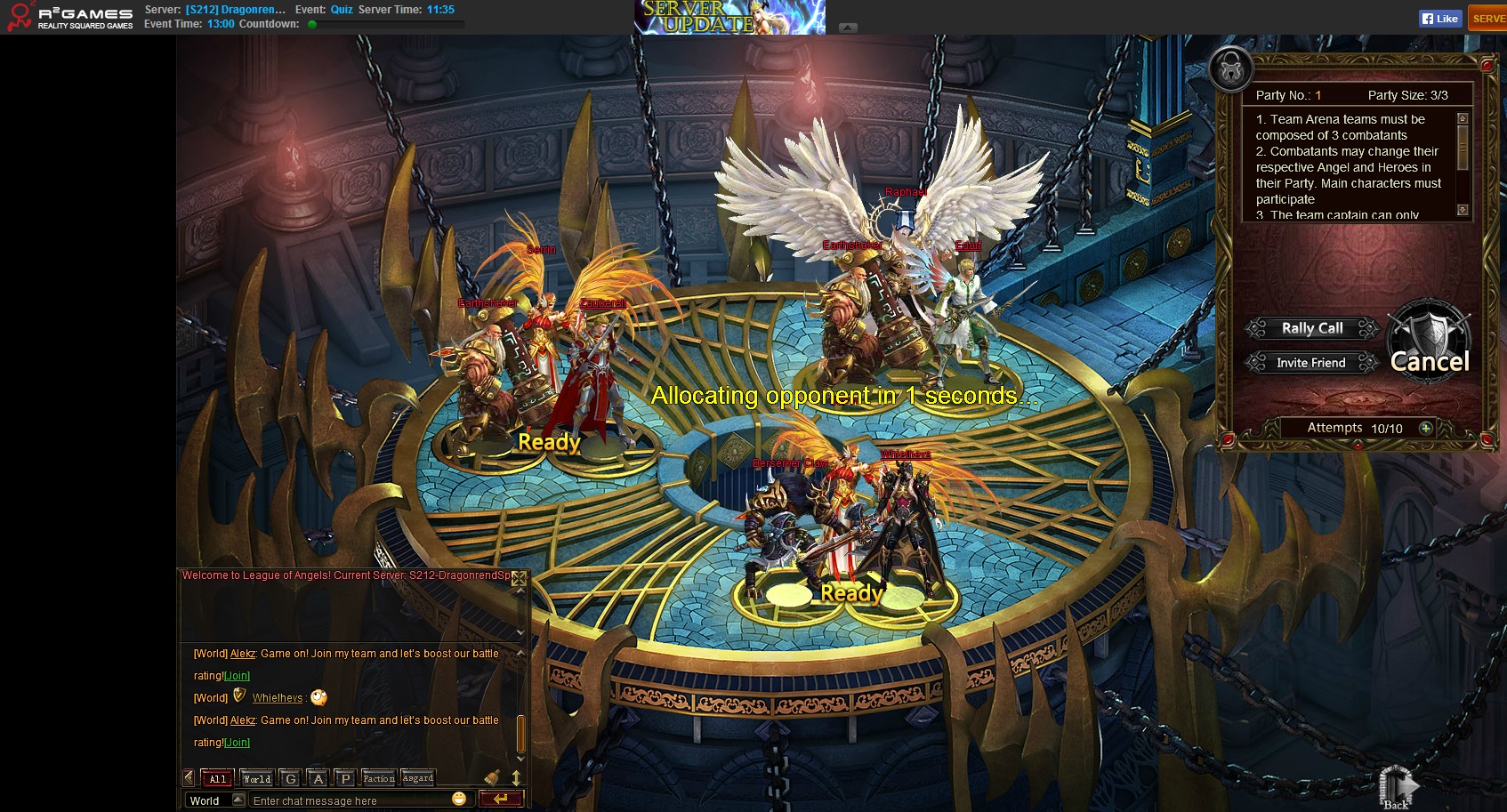1507x812 pixels.
Task: Switch chat to the All tab
Action: click(x=217, y=778)
